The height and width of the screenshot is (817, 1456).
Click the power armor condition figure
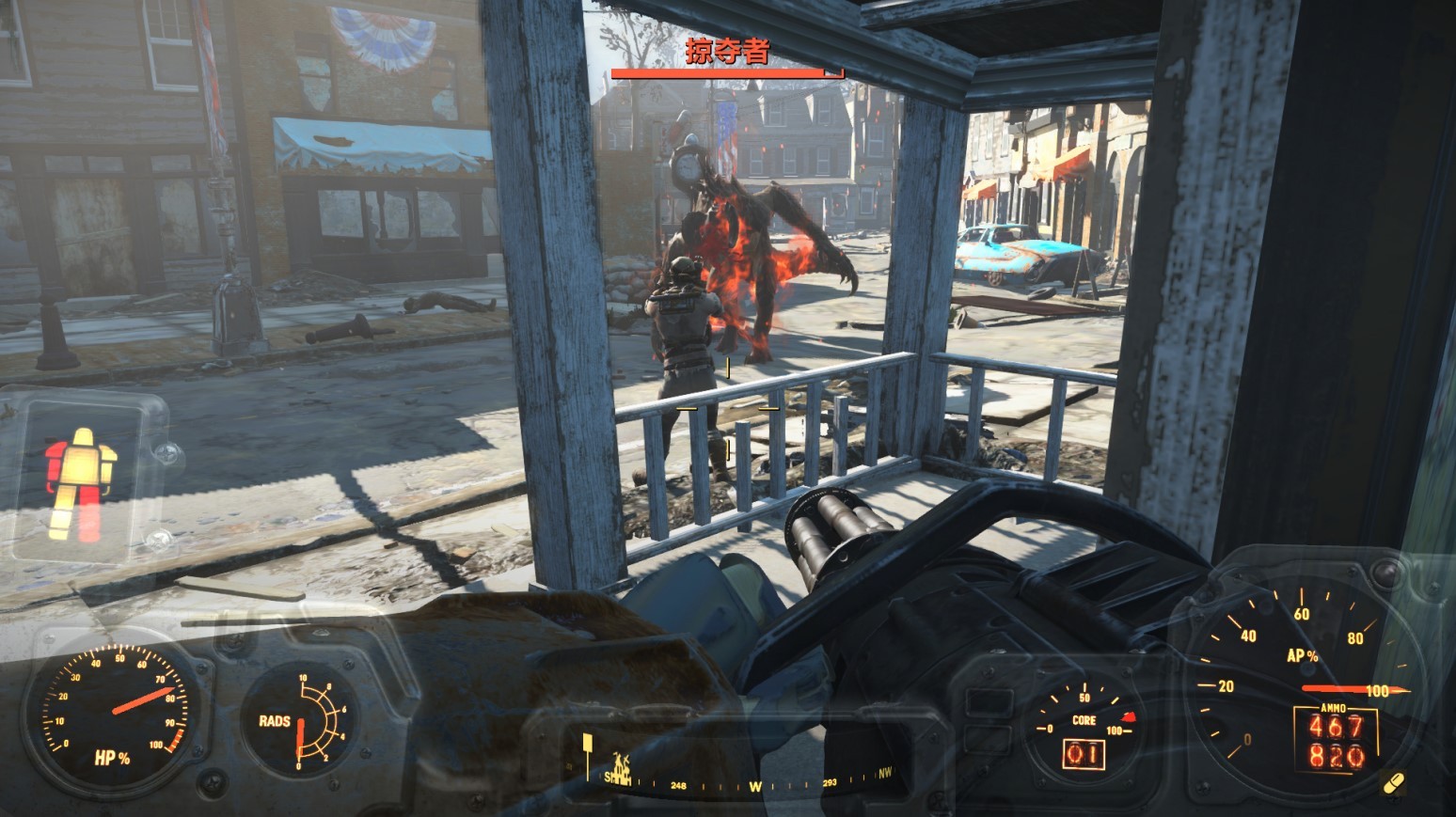point(79,482)
